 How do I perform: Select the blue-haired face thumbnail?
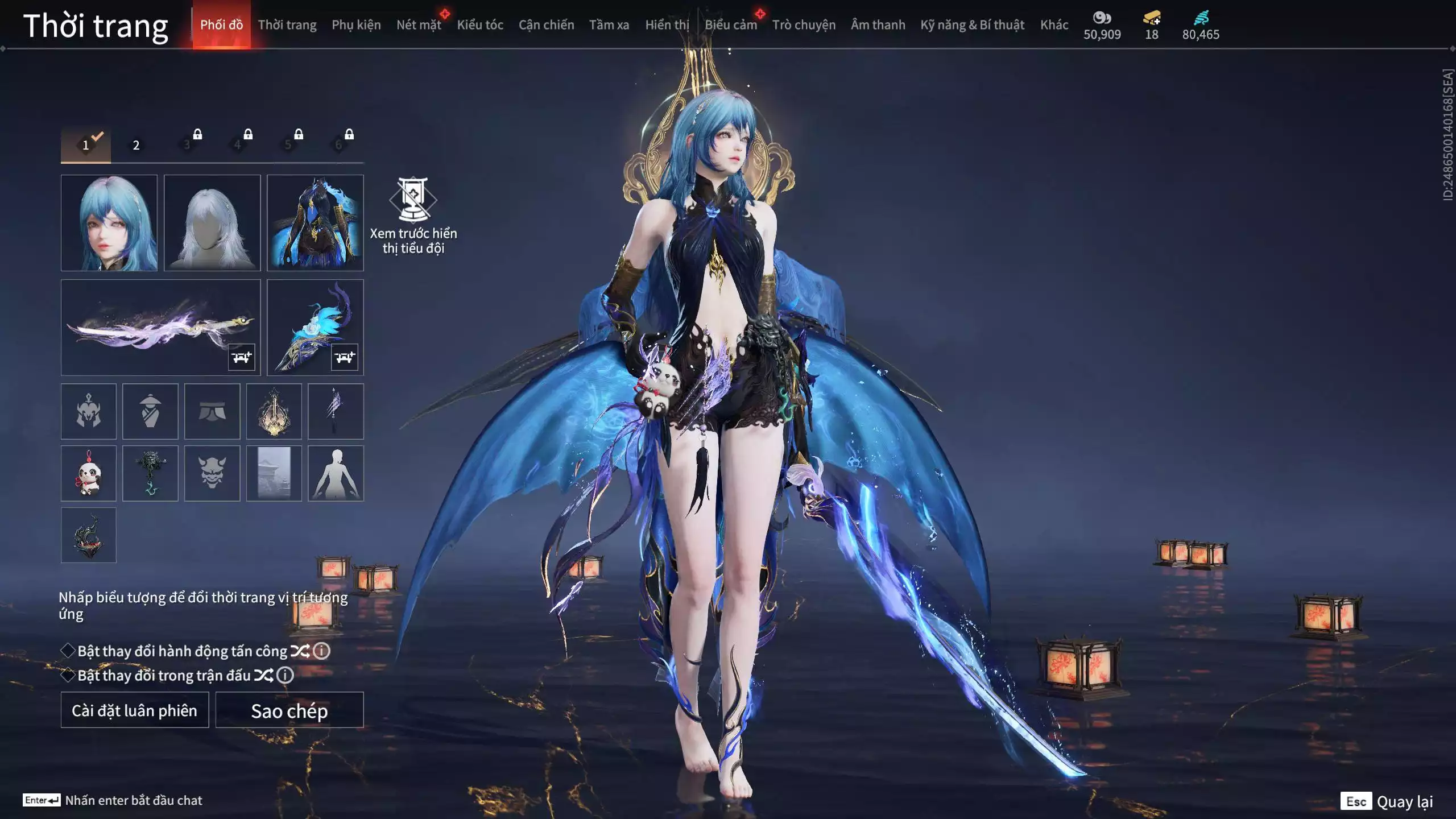click(109, 223)
